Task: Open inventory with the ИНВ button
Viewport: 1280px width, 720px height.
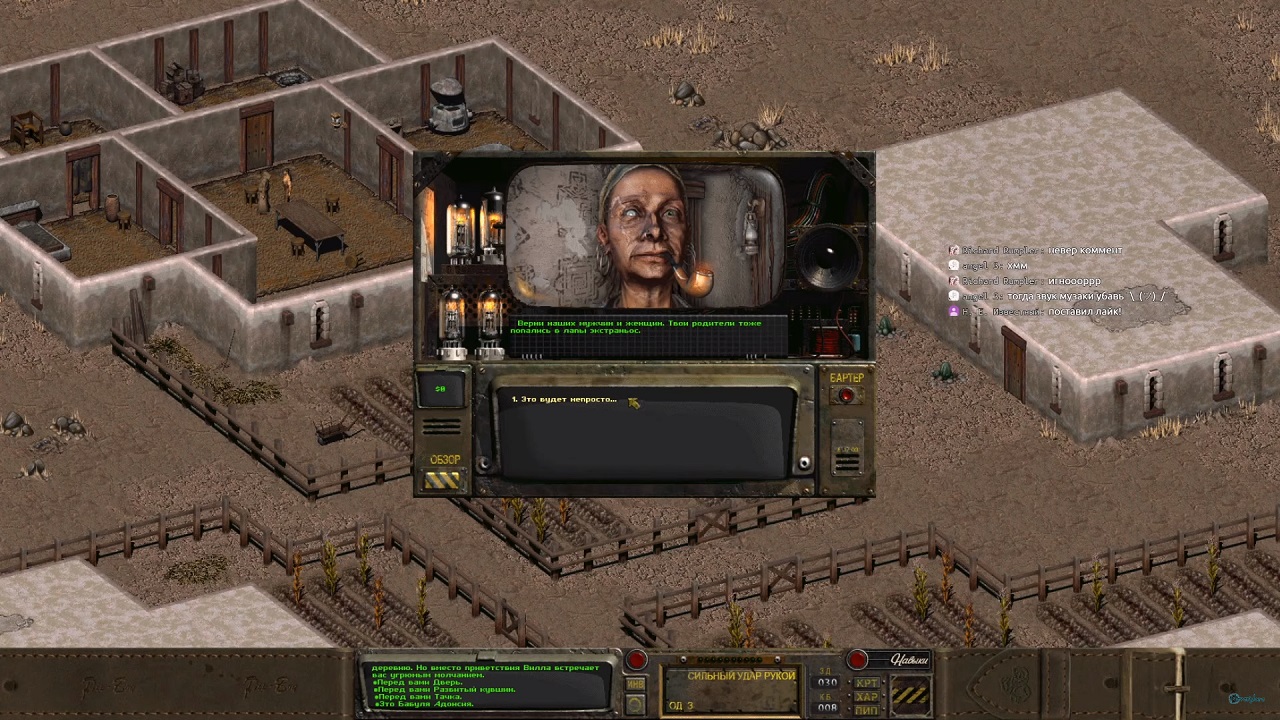Action: (x=636, y=684)
